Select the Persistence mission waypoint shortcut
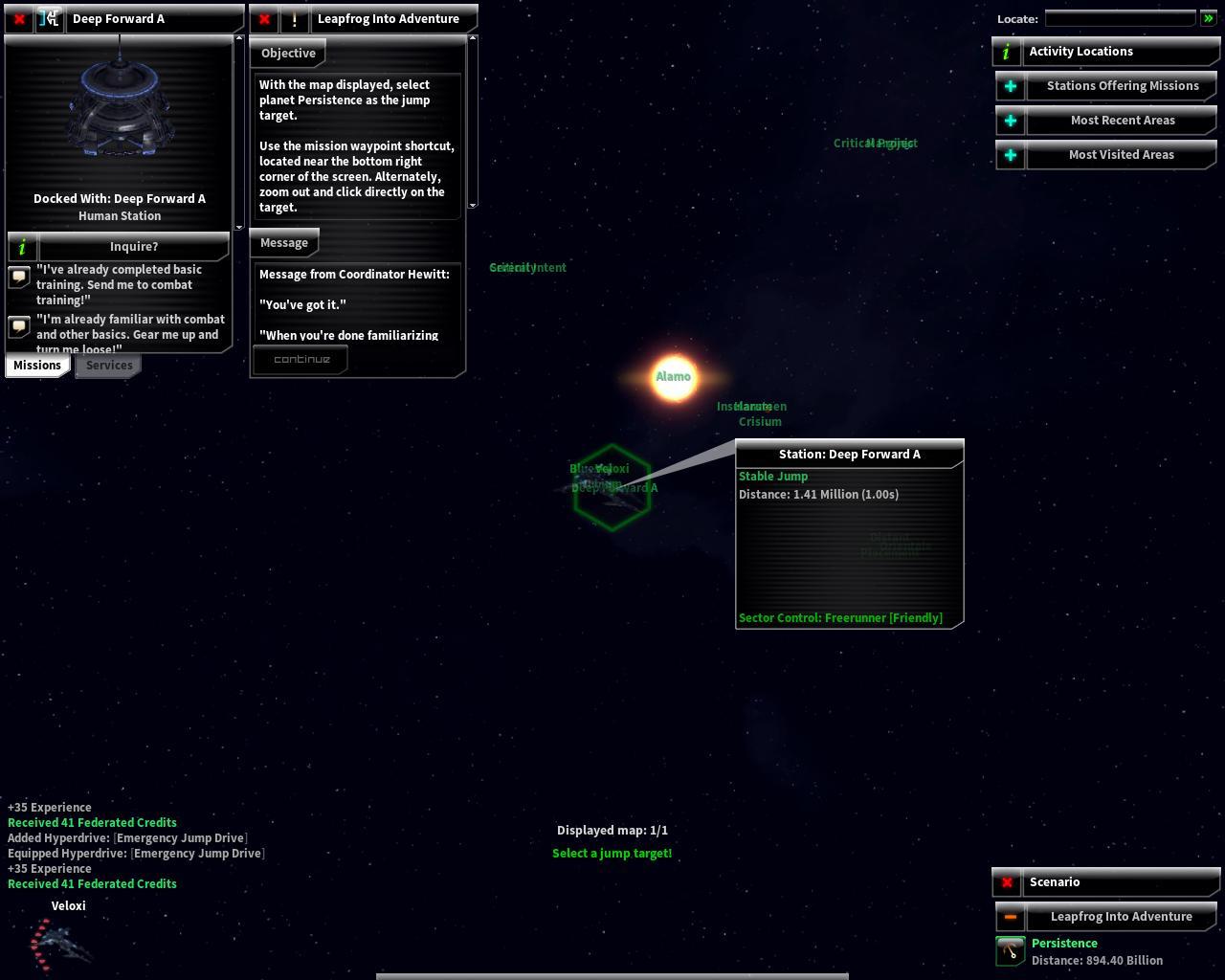1225x980 pixels. click(x=1011, y=951)
